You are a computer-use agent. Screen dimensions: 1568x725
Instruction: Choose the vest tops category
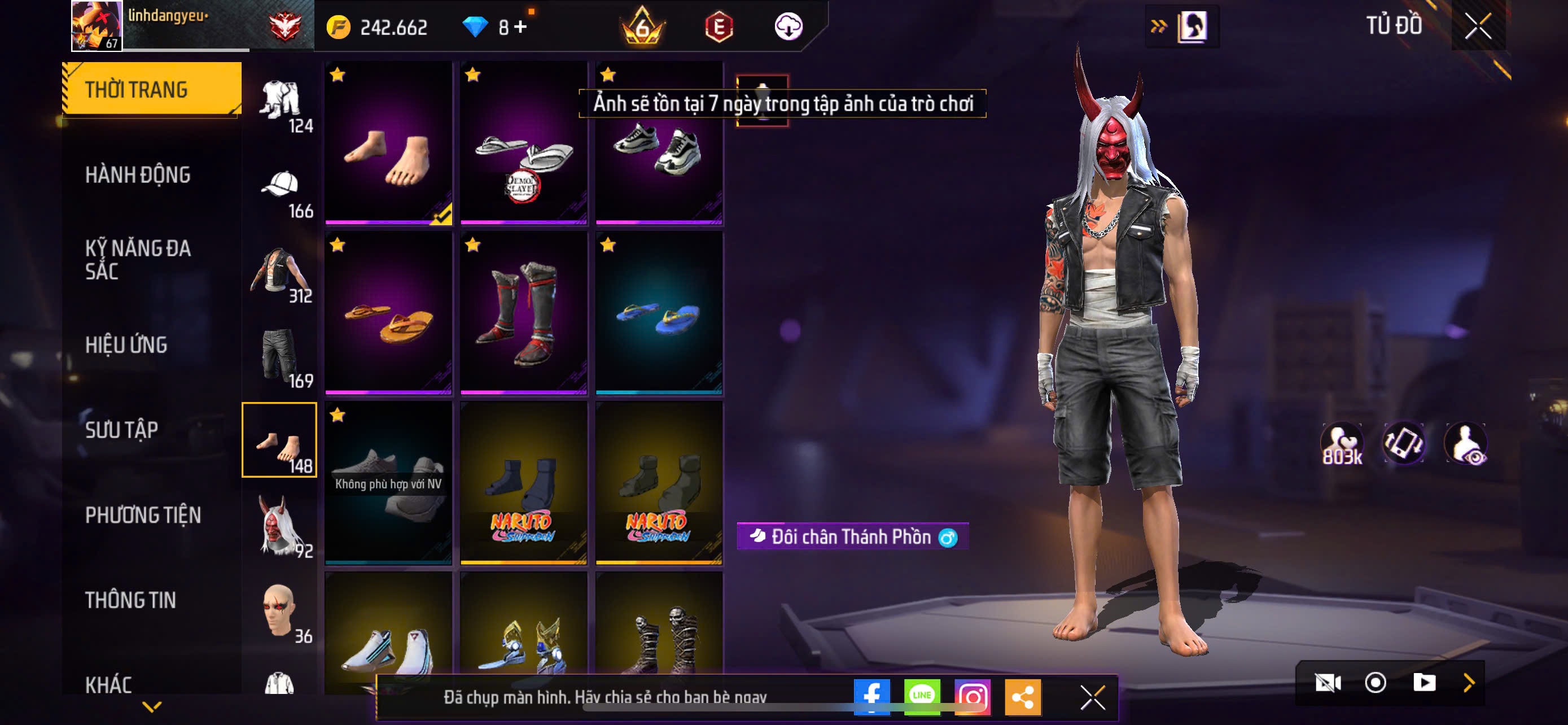(280, 275)
